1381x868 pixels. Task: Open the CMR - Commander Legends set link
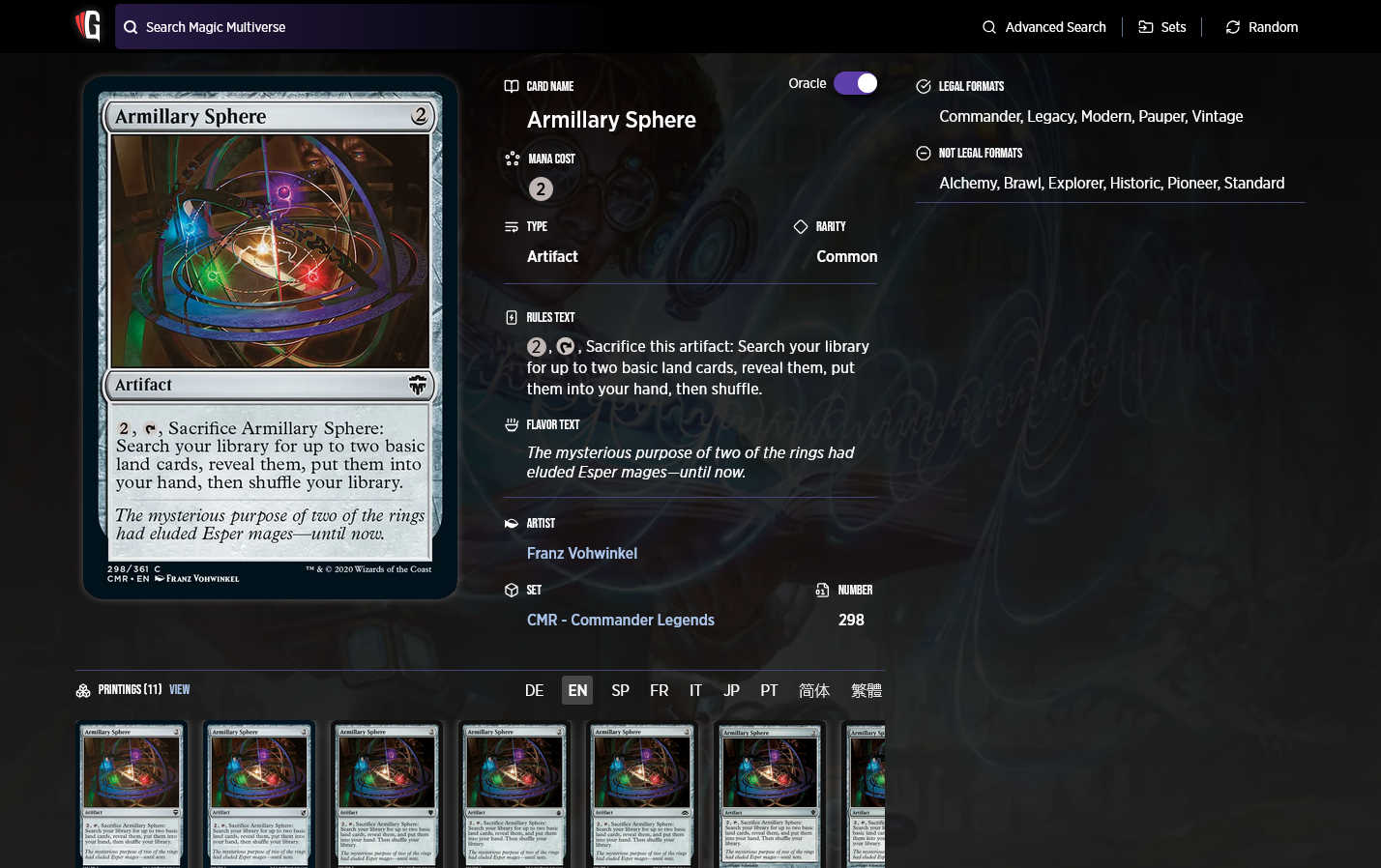pos(621,620)
